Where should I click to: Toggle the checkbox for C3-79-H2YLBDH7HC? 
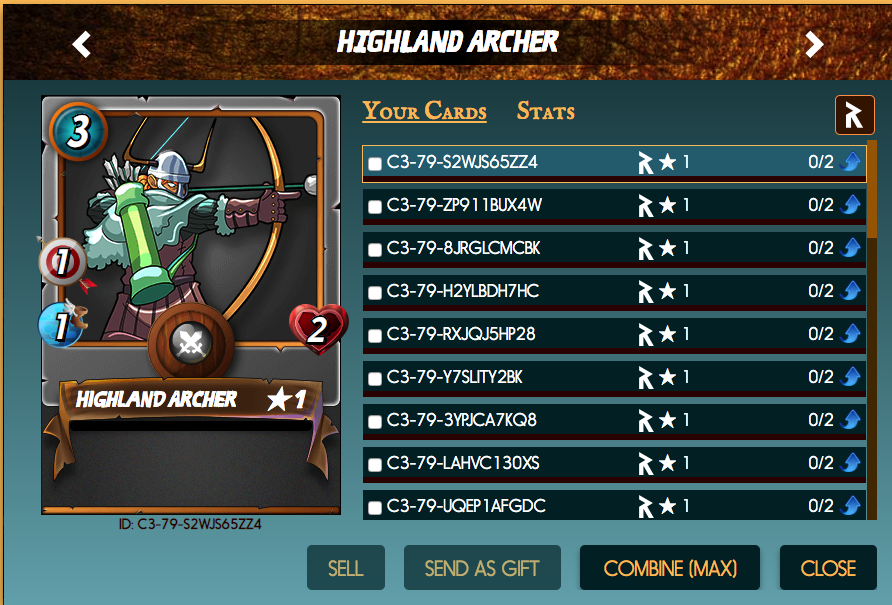pyautogui.click(x=375, y=293)
